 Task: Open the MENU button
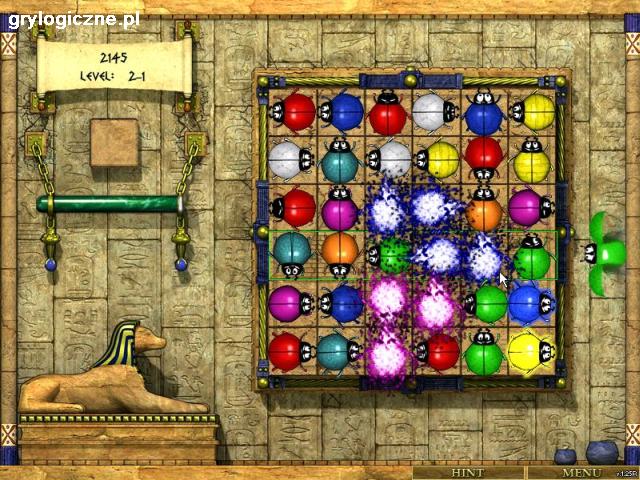[x=581, y=472]
